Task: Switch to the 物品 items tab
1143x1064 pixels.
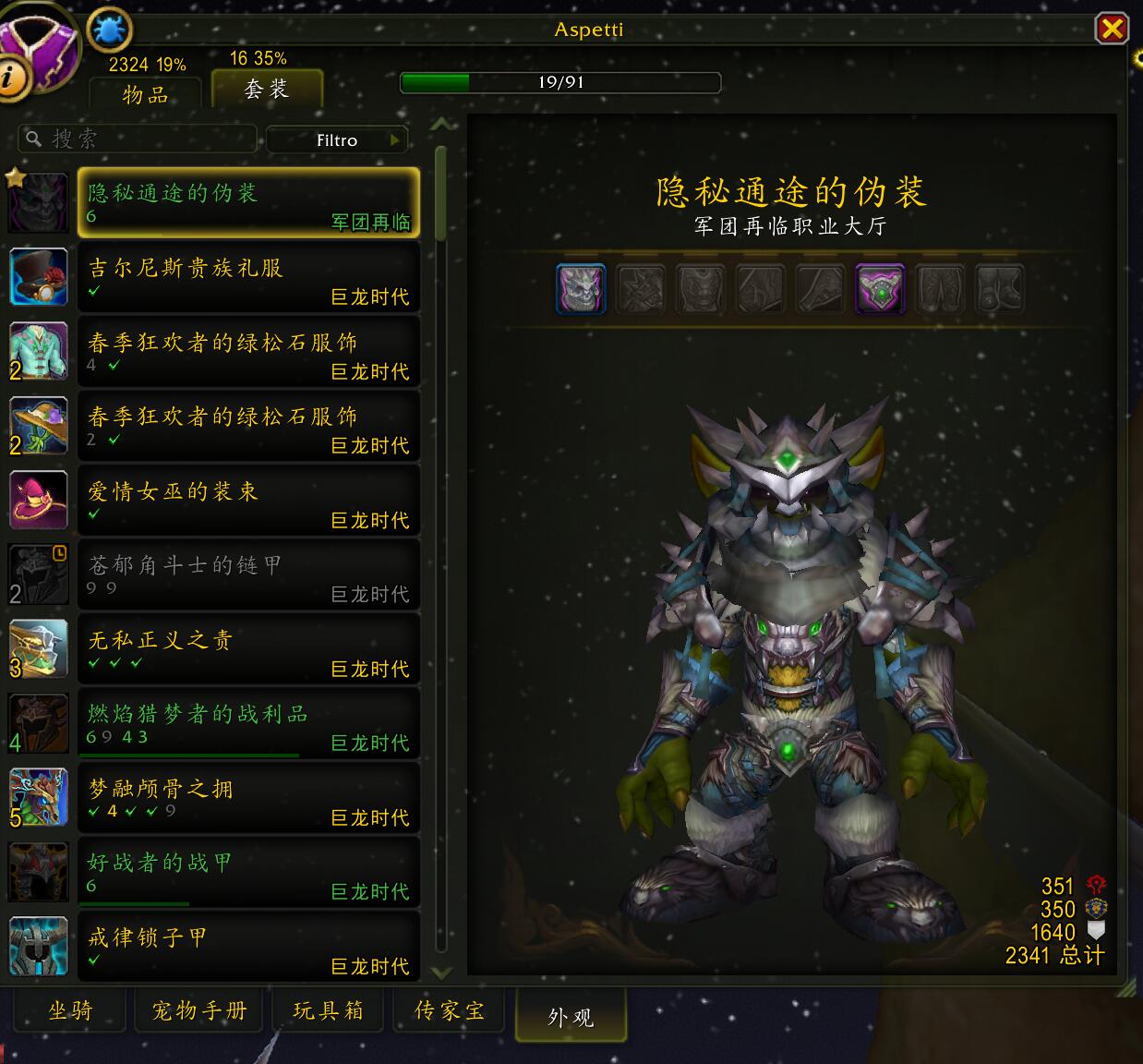Action: (145, 94)
